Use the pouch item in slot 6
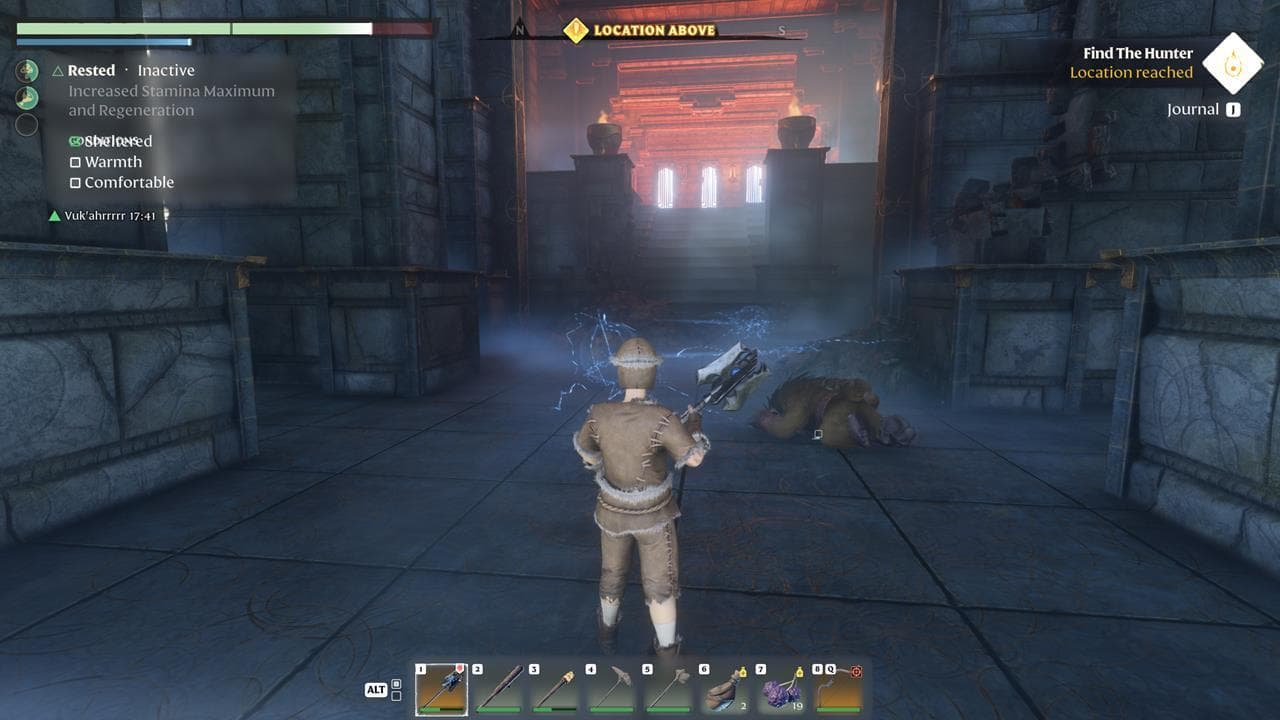The height and width of the screenshot is (720, 1280). 724,688
